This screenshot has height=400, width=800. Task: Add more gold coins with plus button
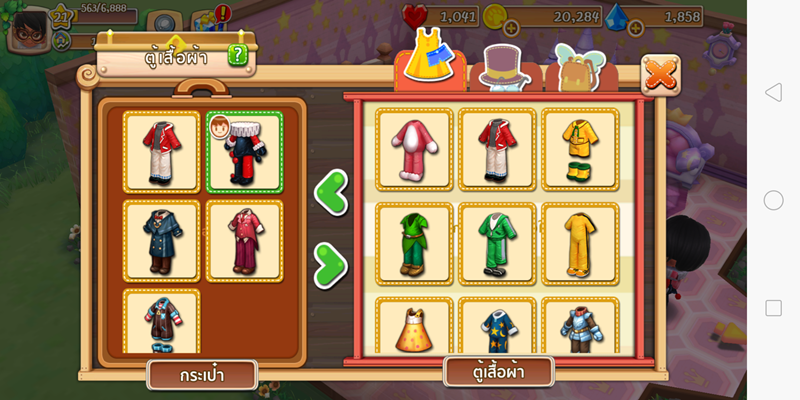coord(511,27)
